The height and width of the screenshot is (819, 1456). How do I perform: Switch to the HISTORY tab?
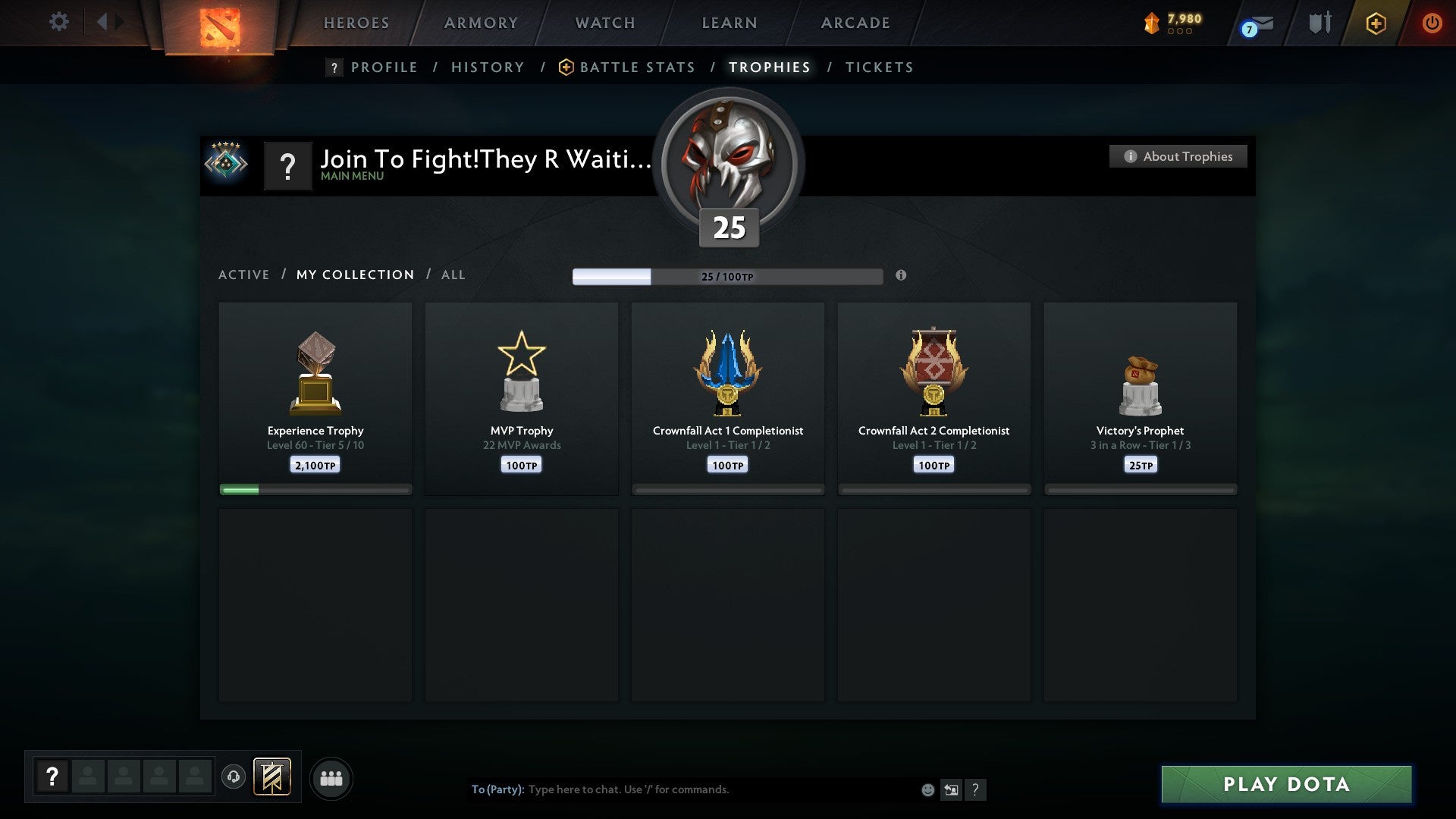[x=488, y=67]
